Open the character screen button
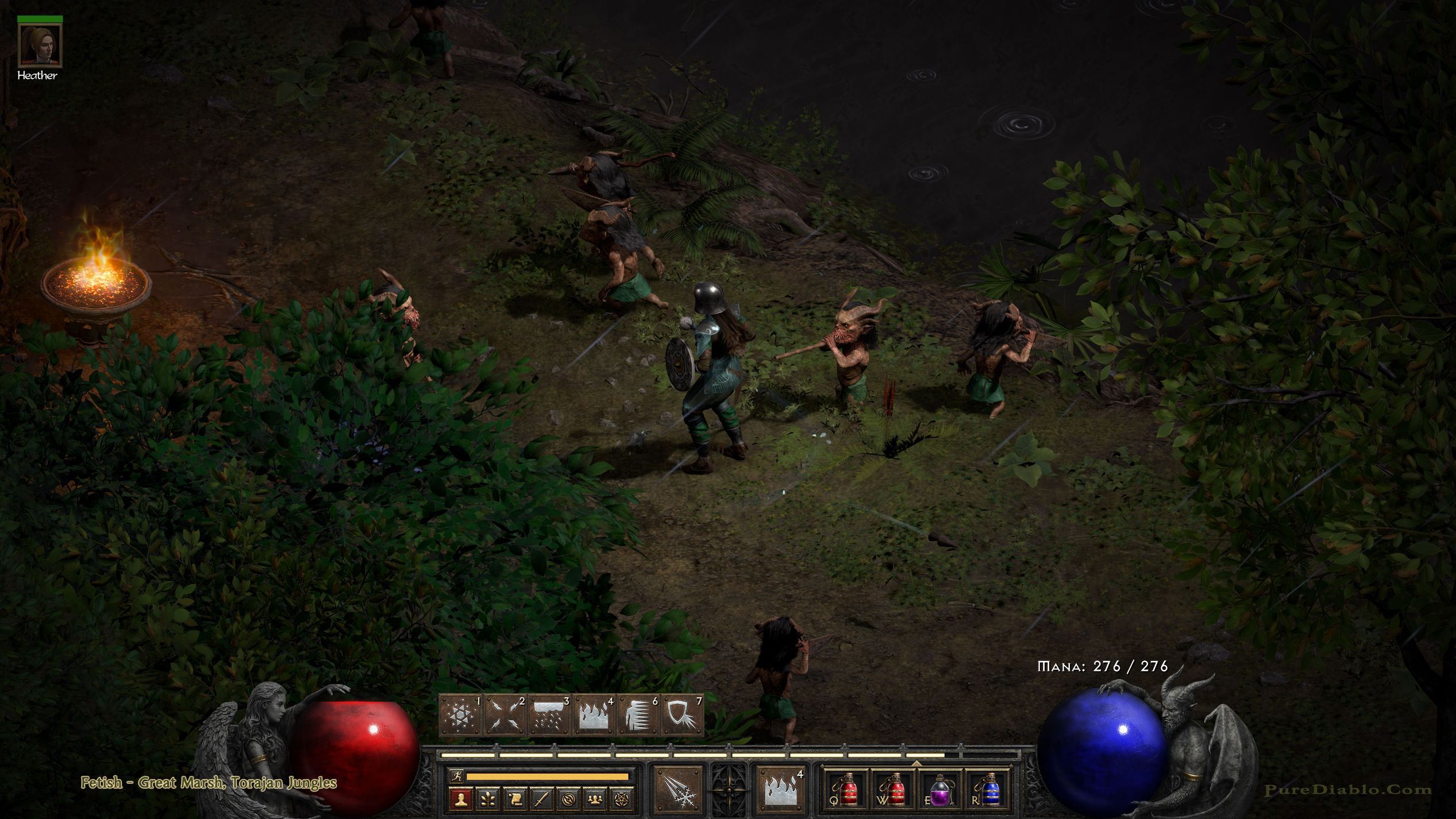The width and height of the screenshot is (1456, 819). coord(461,799)
